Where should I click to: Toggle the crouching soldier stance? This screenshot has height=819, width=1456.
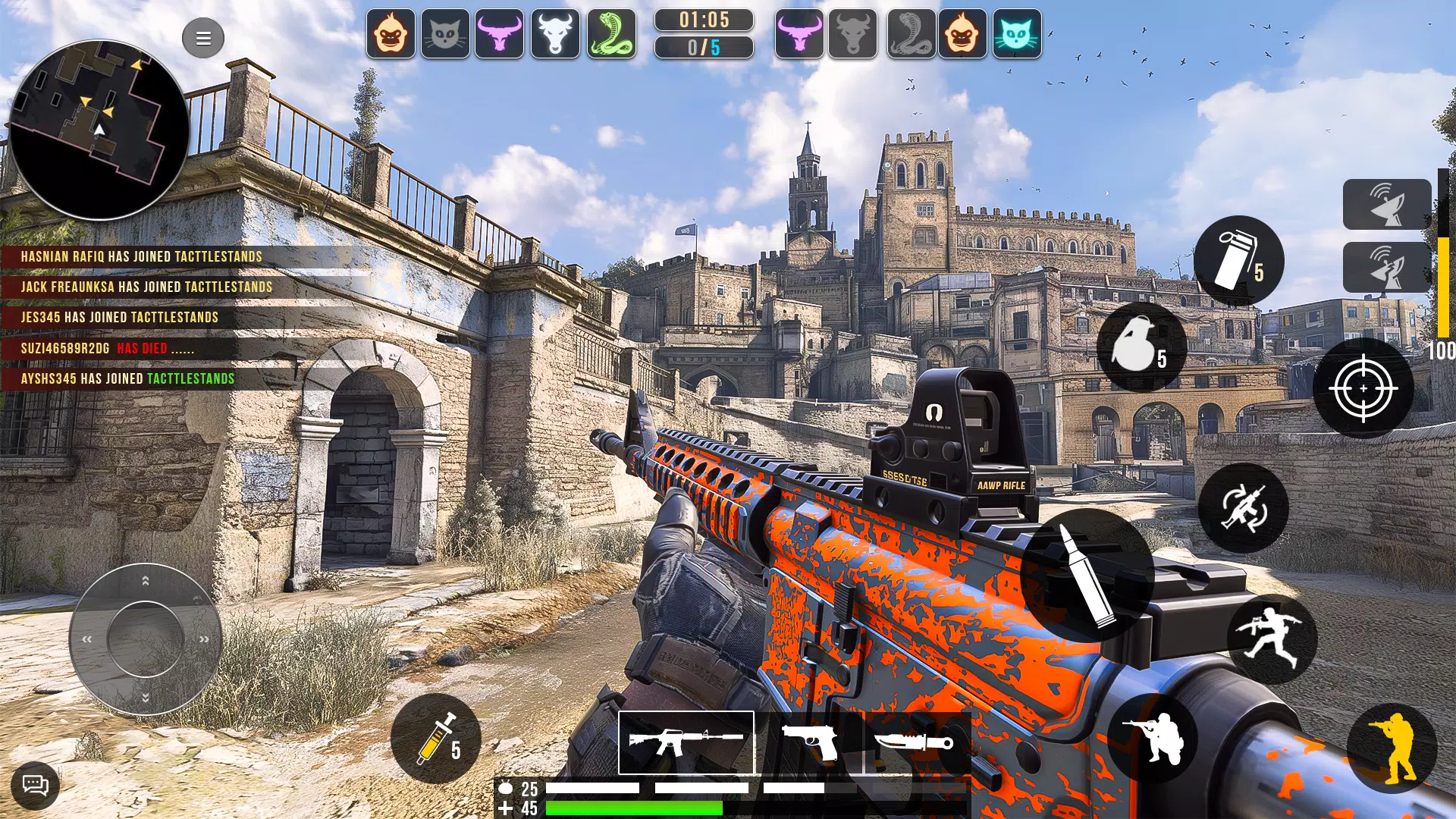point(1153,739)
